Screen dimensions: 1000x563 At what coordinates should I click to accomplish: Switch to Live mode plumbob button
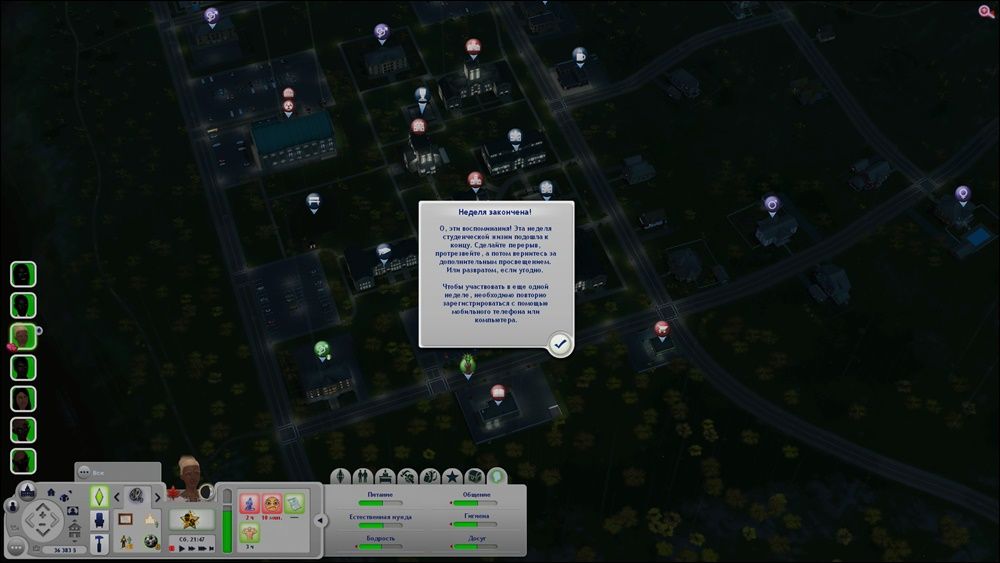100,497
